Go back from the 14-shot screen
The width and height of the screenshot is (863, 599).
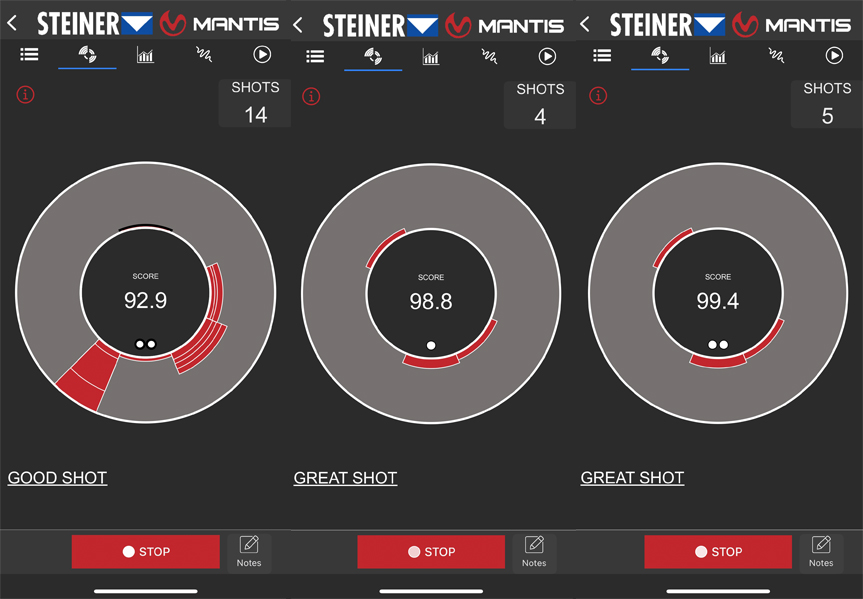pyautogui.click(x=12, y=23)
